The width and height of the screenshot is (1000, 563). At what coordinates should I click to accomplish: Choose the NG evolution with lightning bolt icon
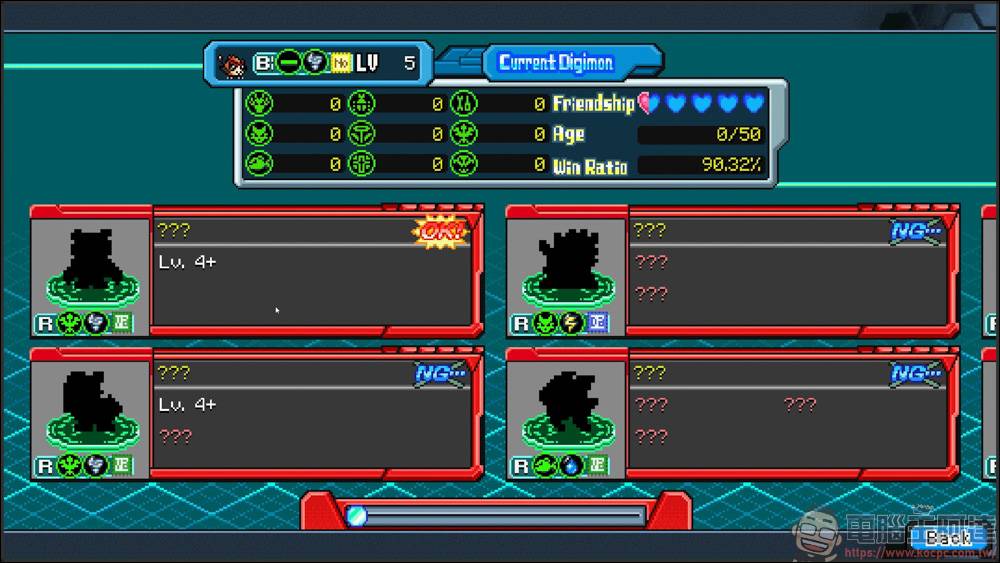tap(730, 271)
